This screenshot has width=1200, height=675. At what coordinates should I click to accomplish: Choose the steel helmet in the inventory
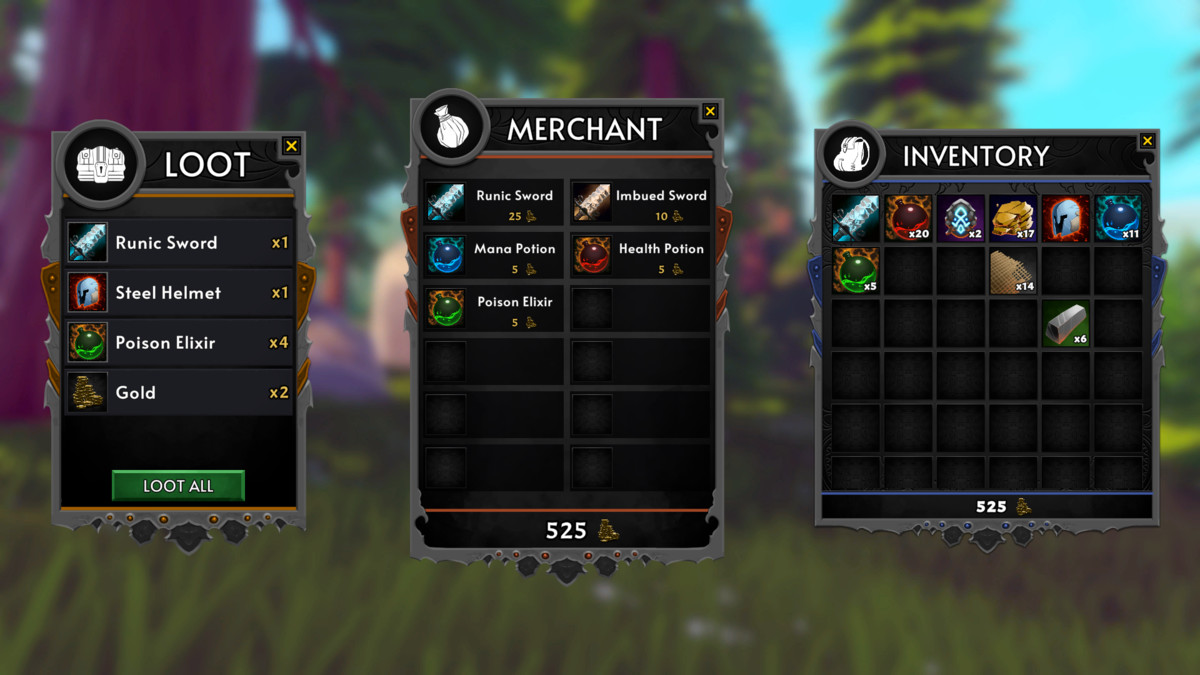point(1064,219)
